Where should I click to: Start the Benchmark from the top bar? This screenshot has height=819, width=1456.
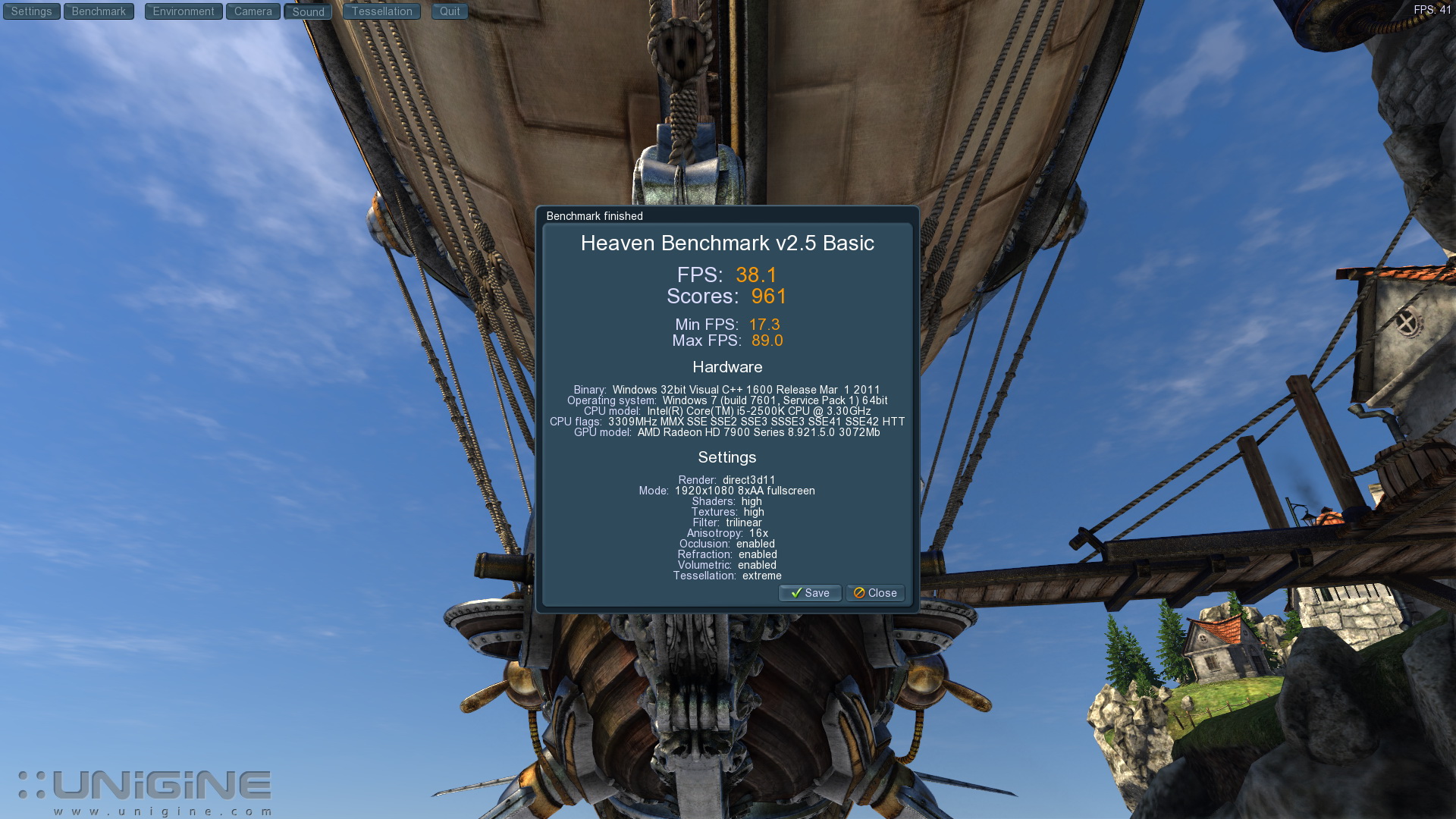(x=99, y=11)
